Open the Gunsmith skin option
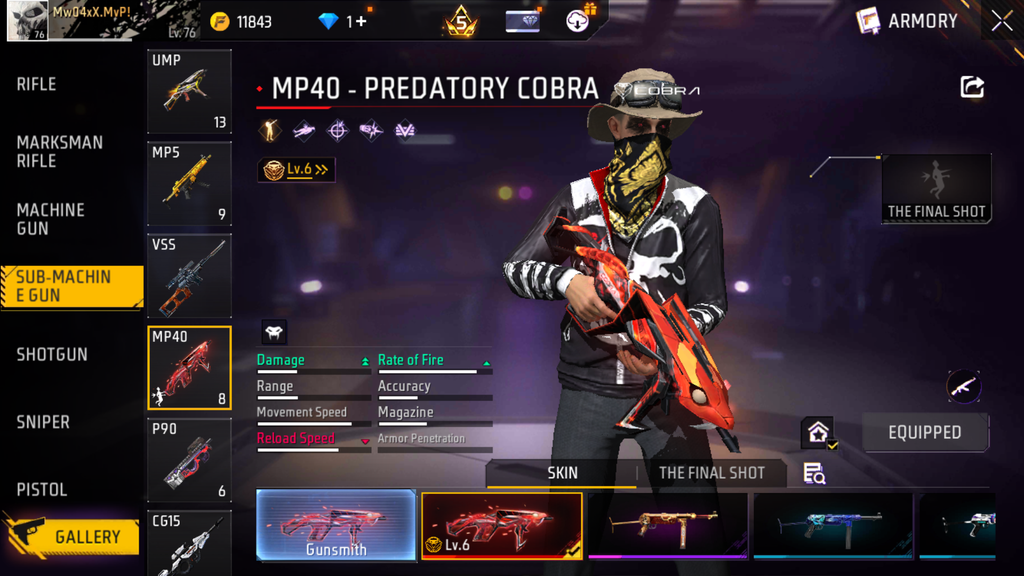The width and height of the screenshot is (1024, 576). [335, 525]
